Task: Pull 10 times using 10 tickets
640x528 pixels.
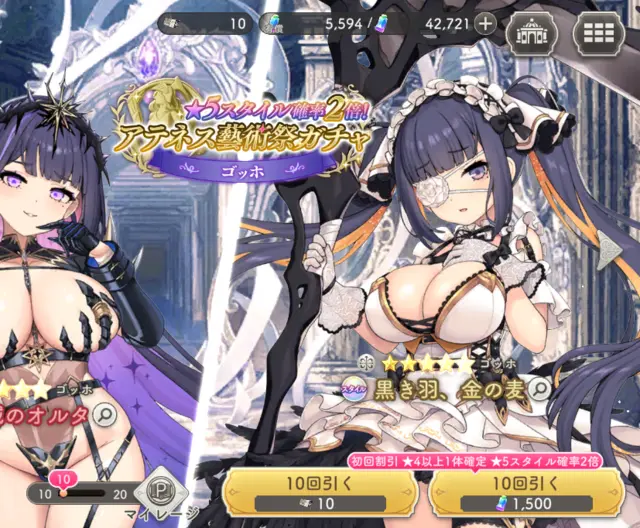Action: tap(316, 493)
